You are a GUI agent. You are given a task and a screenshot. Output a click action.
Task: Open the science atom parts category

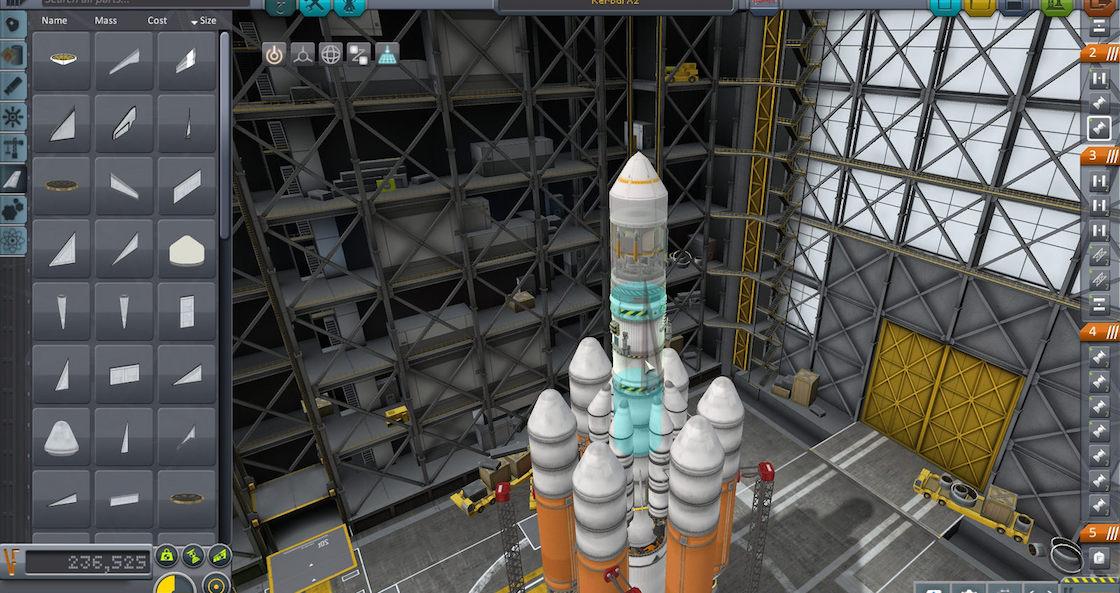tap(14, 240)
